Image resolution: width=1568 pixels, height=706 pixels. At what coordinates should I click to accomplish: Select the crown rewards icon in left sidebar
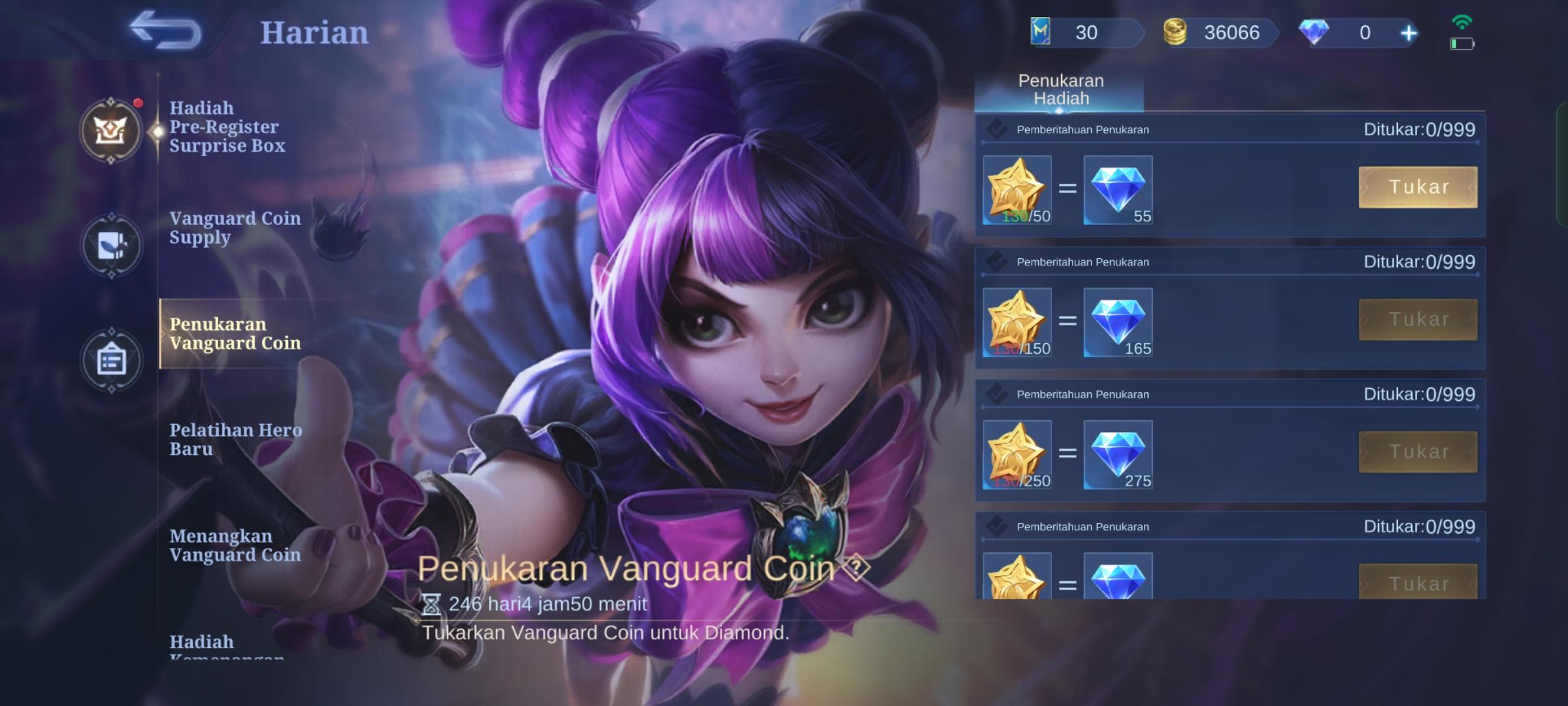tap(112, 131)
